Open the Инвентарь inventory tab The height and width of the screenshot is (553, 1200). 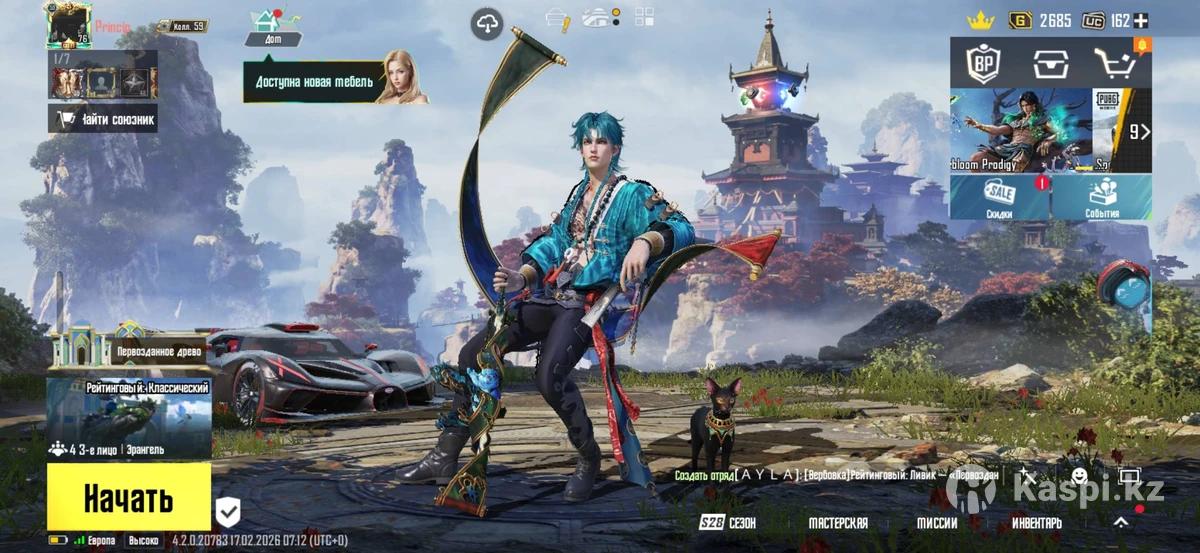(1036, 523)
